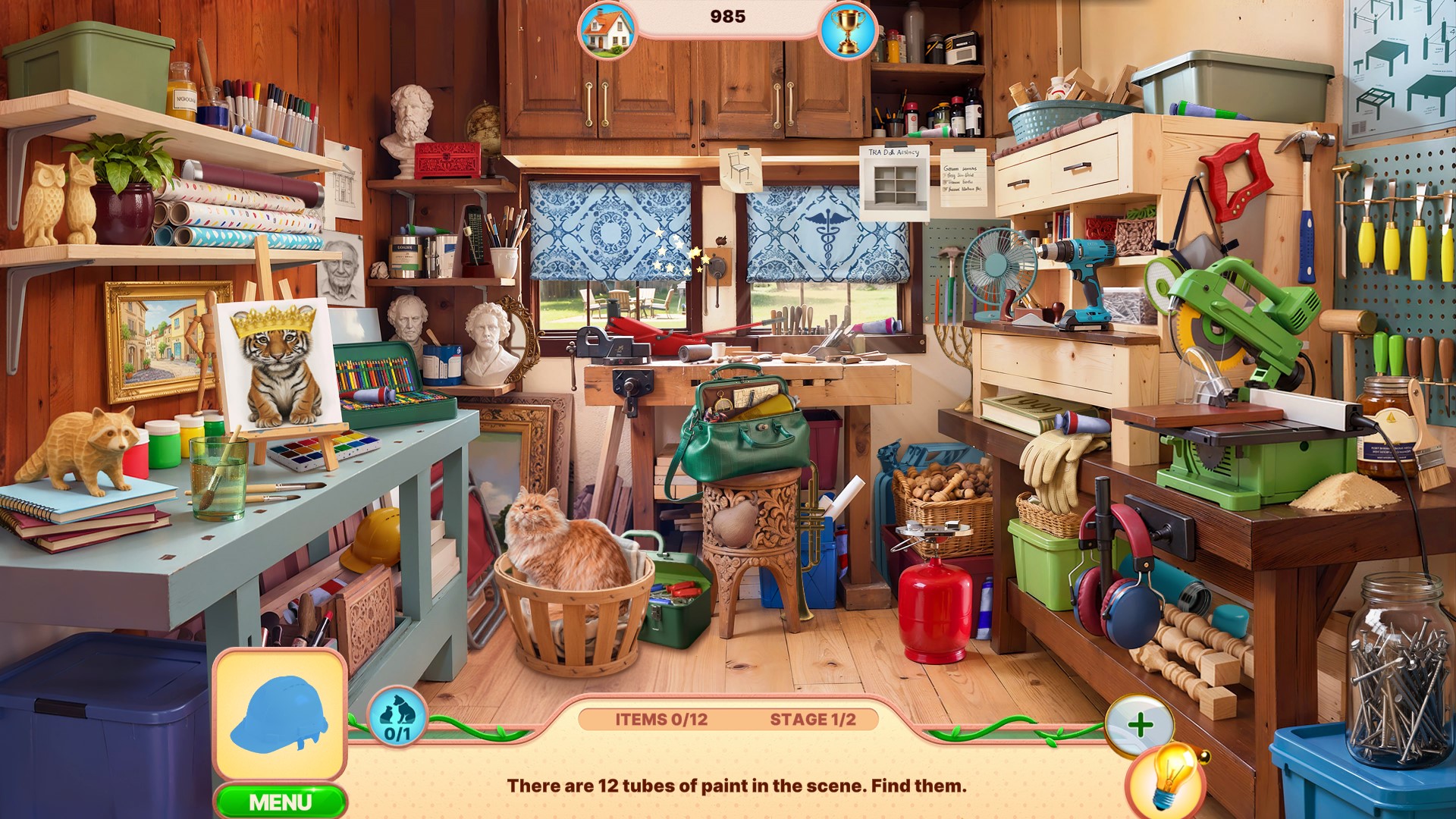Open the gold trophy achievements icon
The image size is (1456, 819).
[x=848, y=30]
